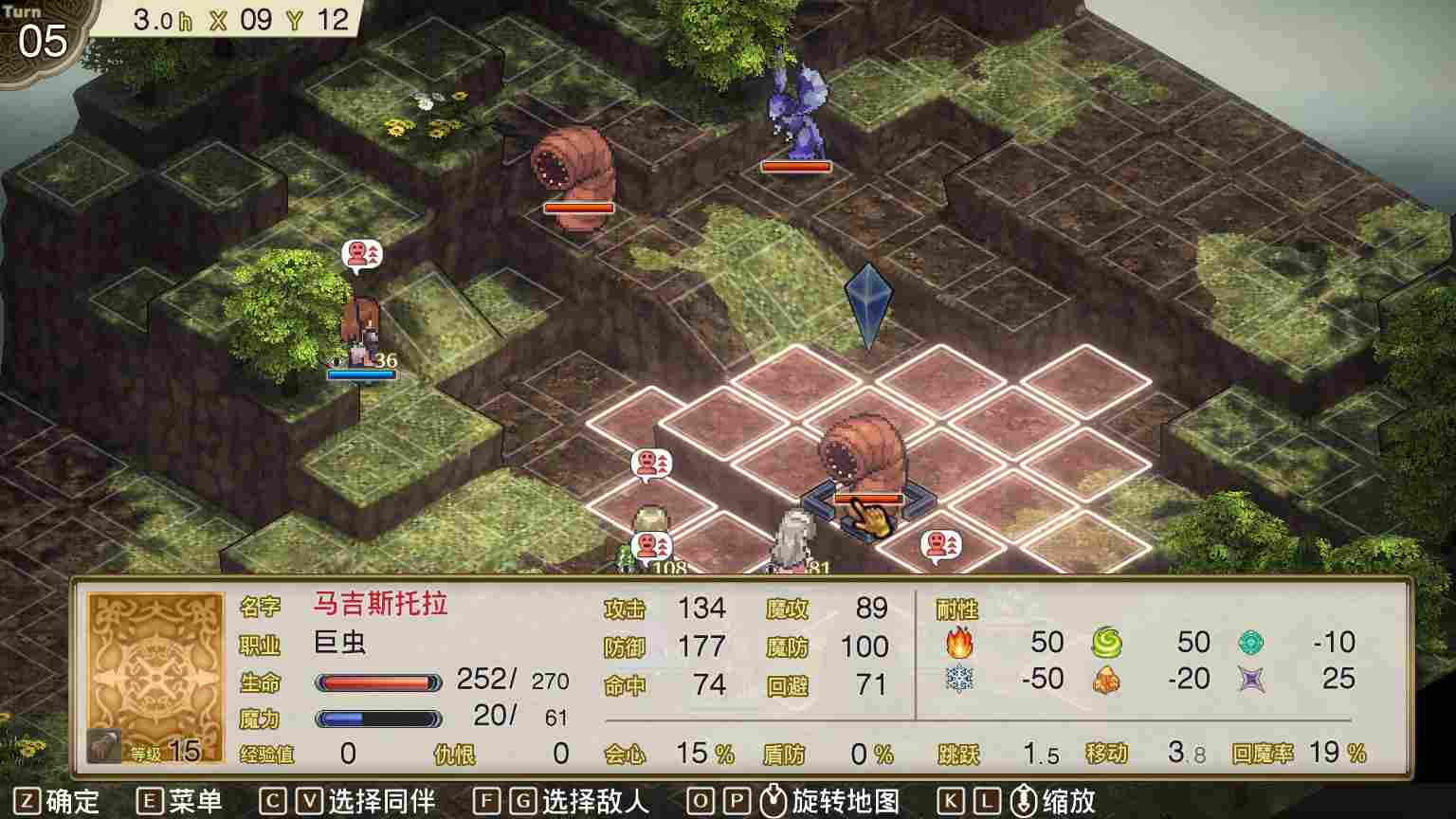Click the rotate map controller icon near 旋转地图
Image resolution: width=1456 pixels, height=819 pixels.
(x=773, y=802)
